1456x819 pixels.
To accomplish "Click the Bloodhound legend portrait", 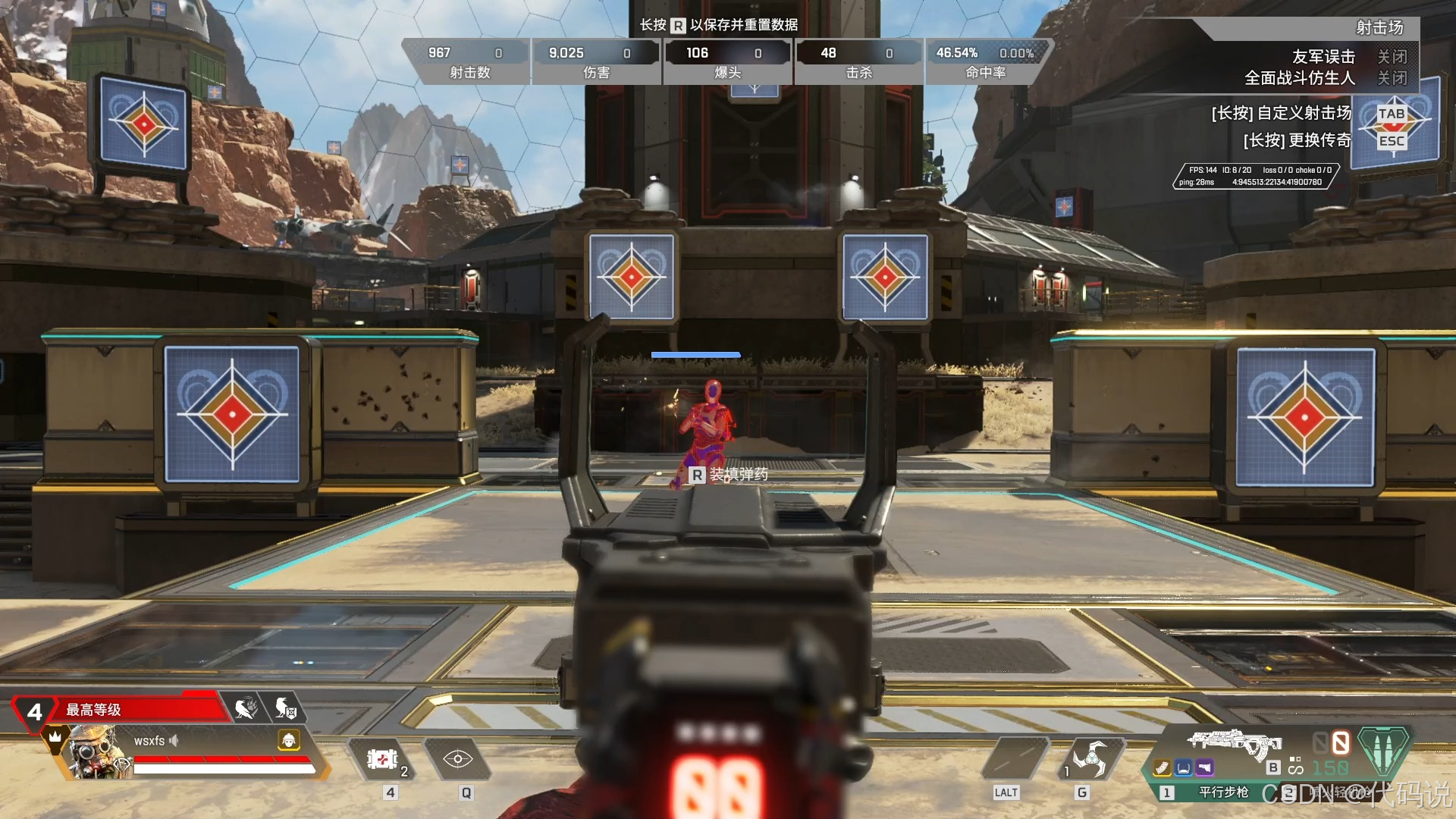I will (95, 751).
